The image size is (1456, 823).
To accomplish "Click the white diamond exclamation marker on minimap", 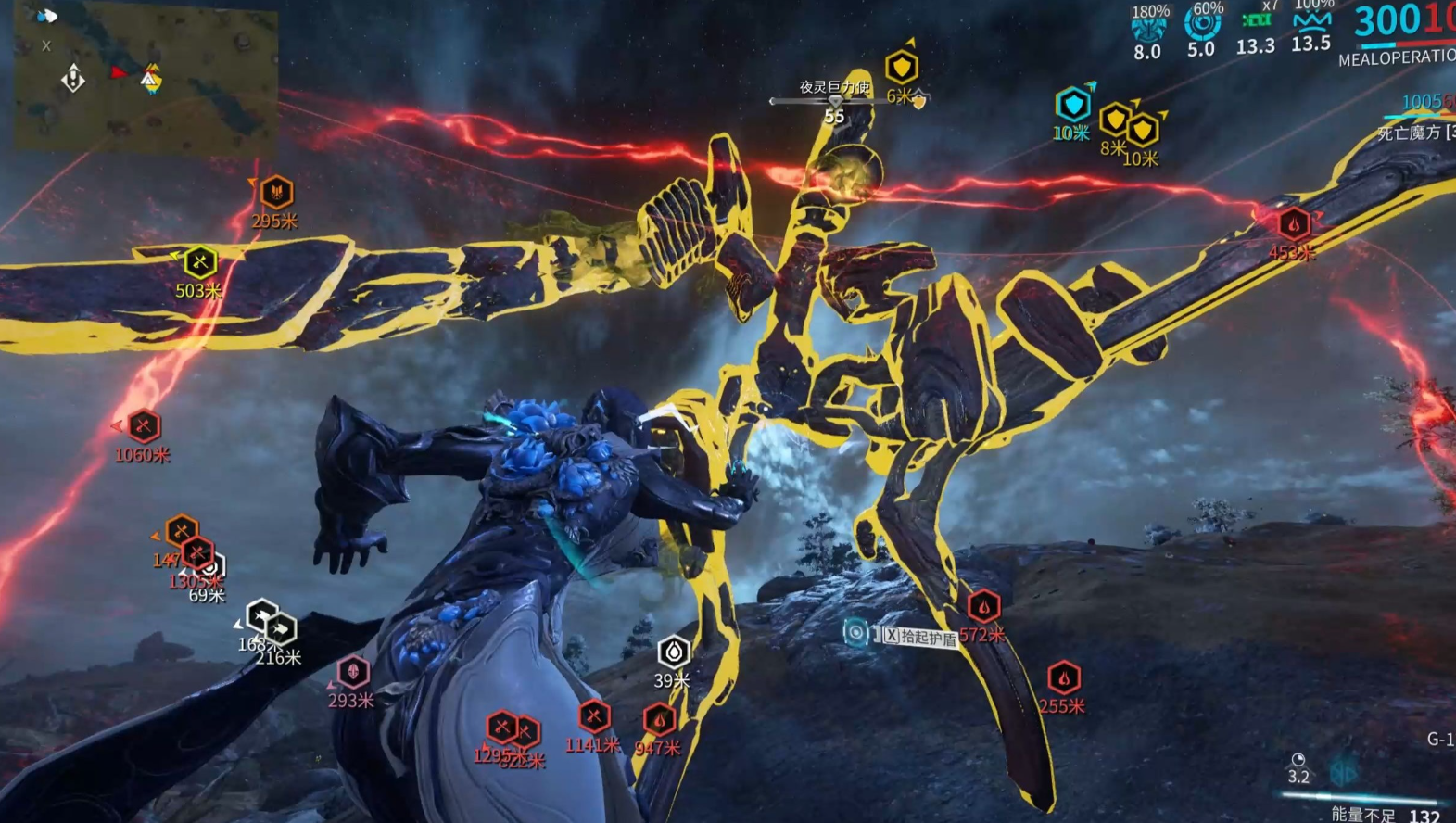I will (73, 79).
